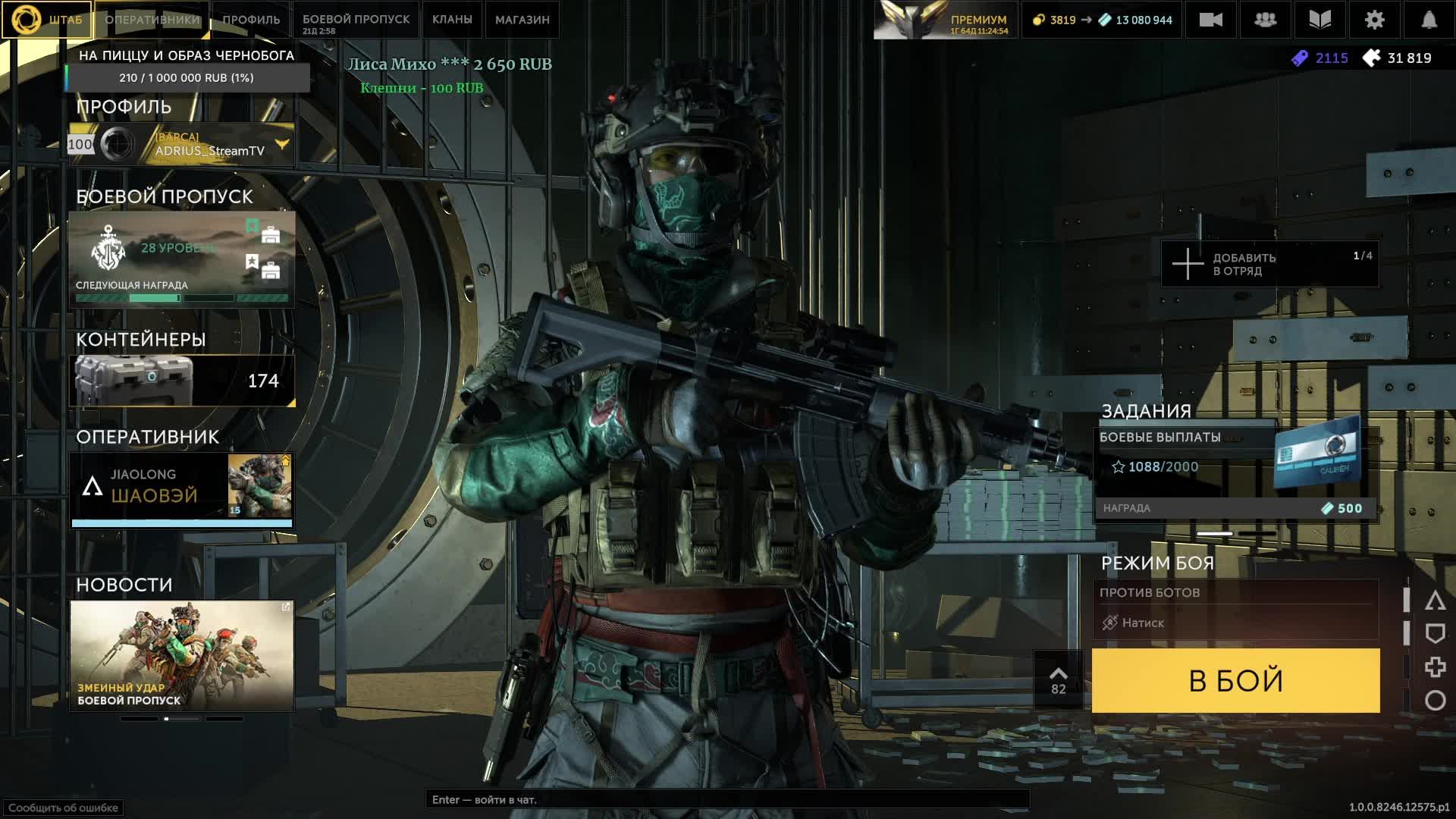The image size is (1456, 819).
Task: Open the ADRIUS_StreamTV profile card
Action: tap(182, 144)
